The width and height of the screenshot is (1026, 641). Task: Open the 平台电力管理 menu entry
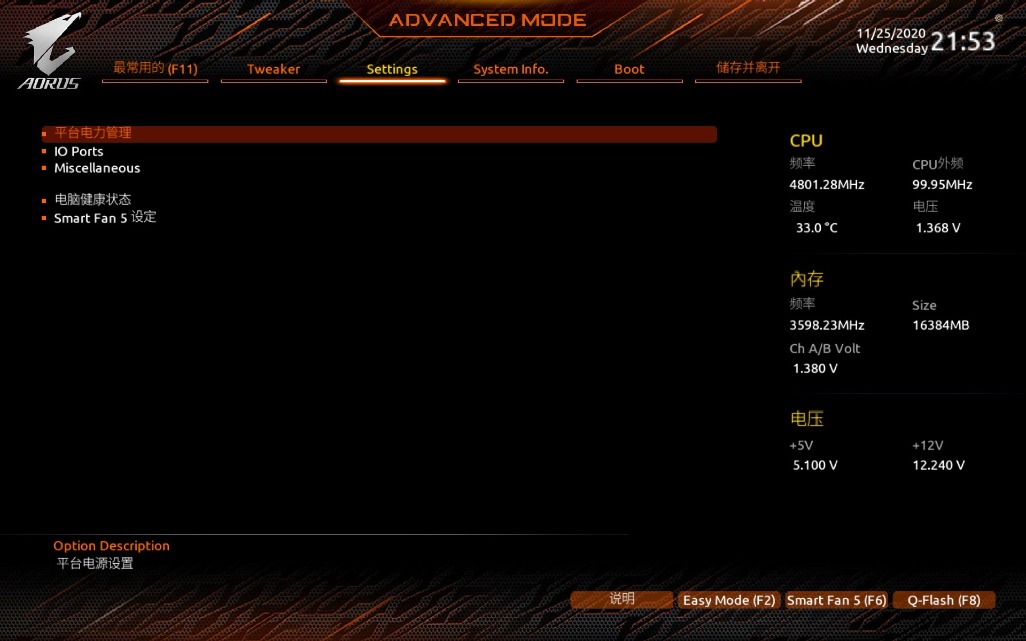[93, 133]
